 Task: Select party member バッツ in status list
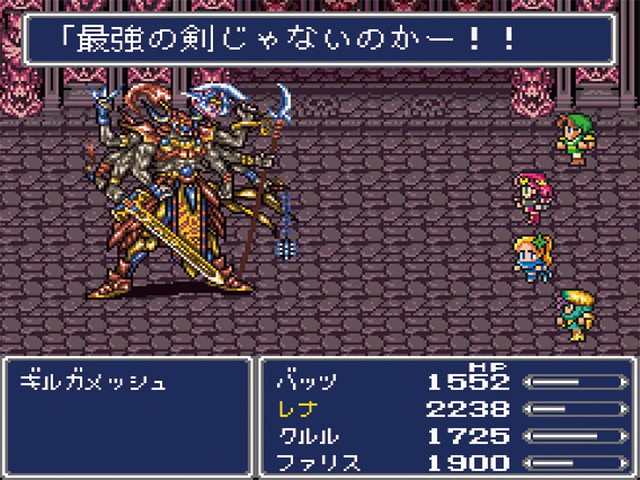306,382
